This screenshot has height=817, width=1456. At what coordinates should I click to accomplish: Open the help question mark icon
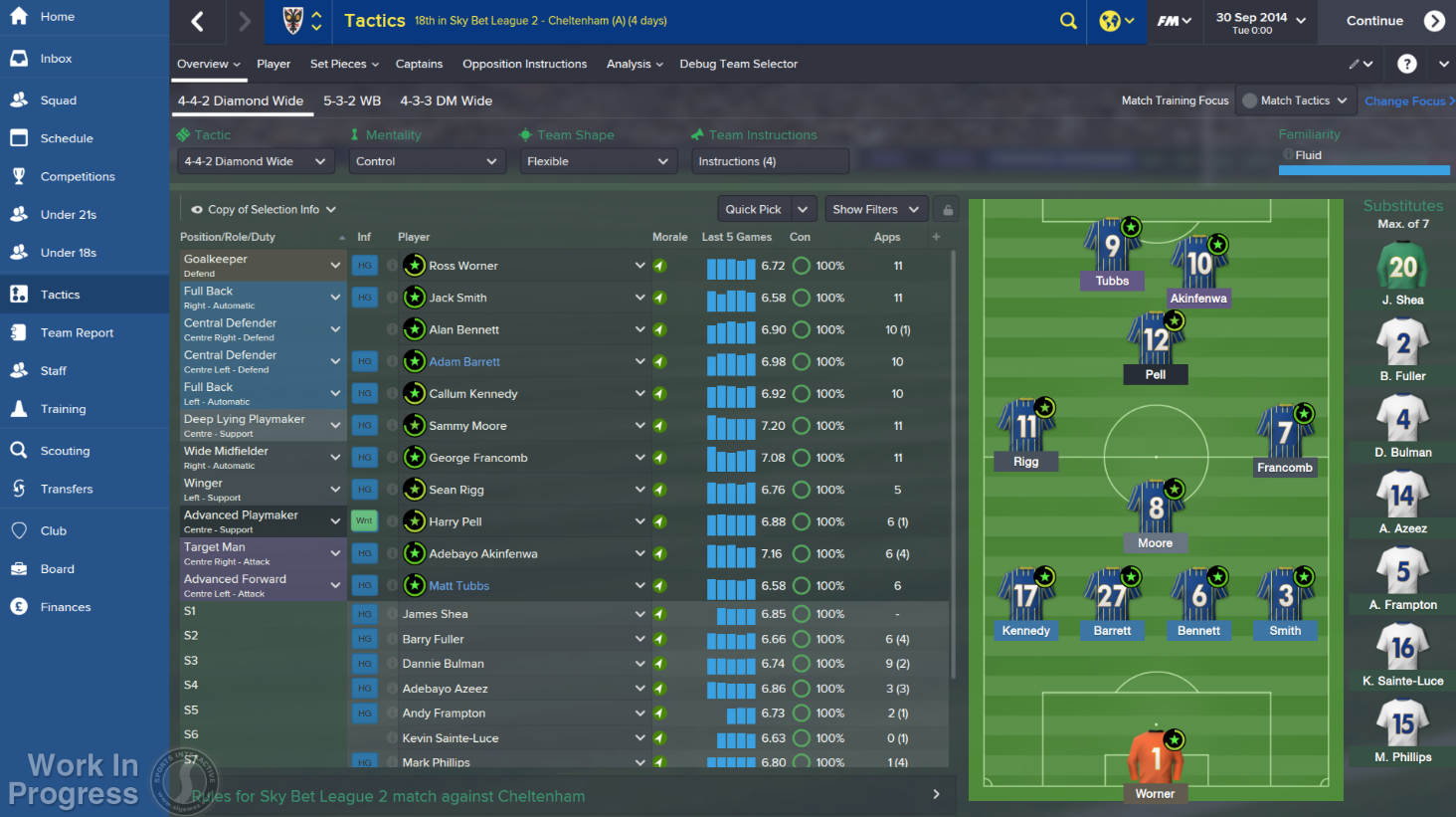click(1406, 64)
